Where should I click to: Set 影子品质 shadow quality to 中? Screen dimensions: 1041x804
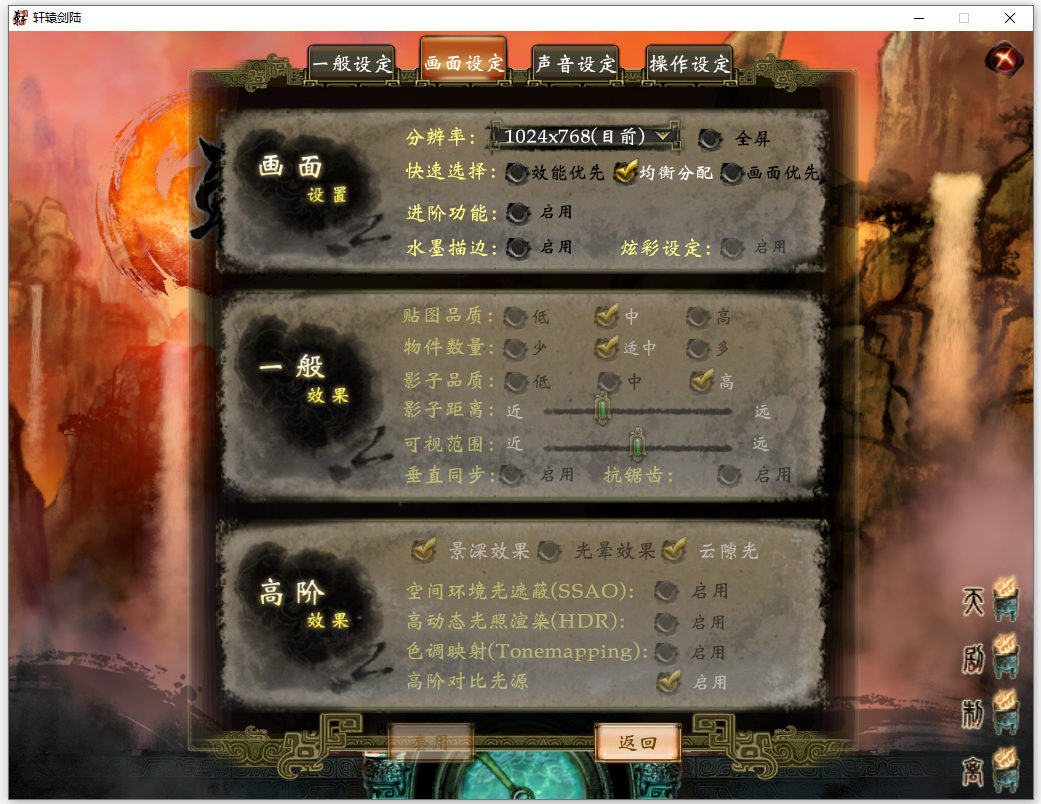(x=608, y=381)
